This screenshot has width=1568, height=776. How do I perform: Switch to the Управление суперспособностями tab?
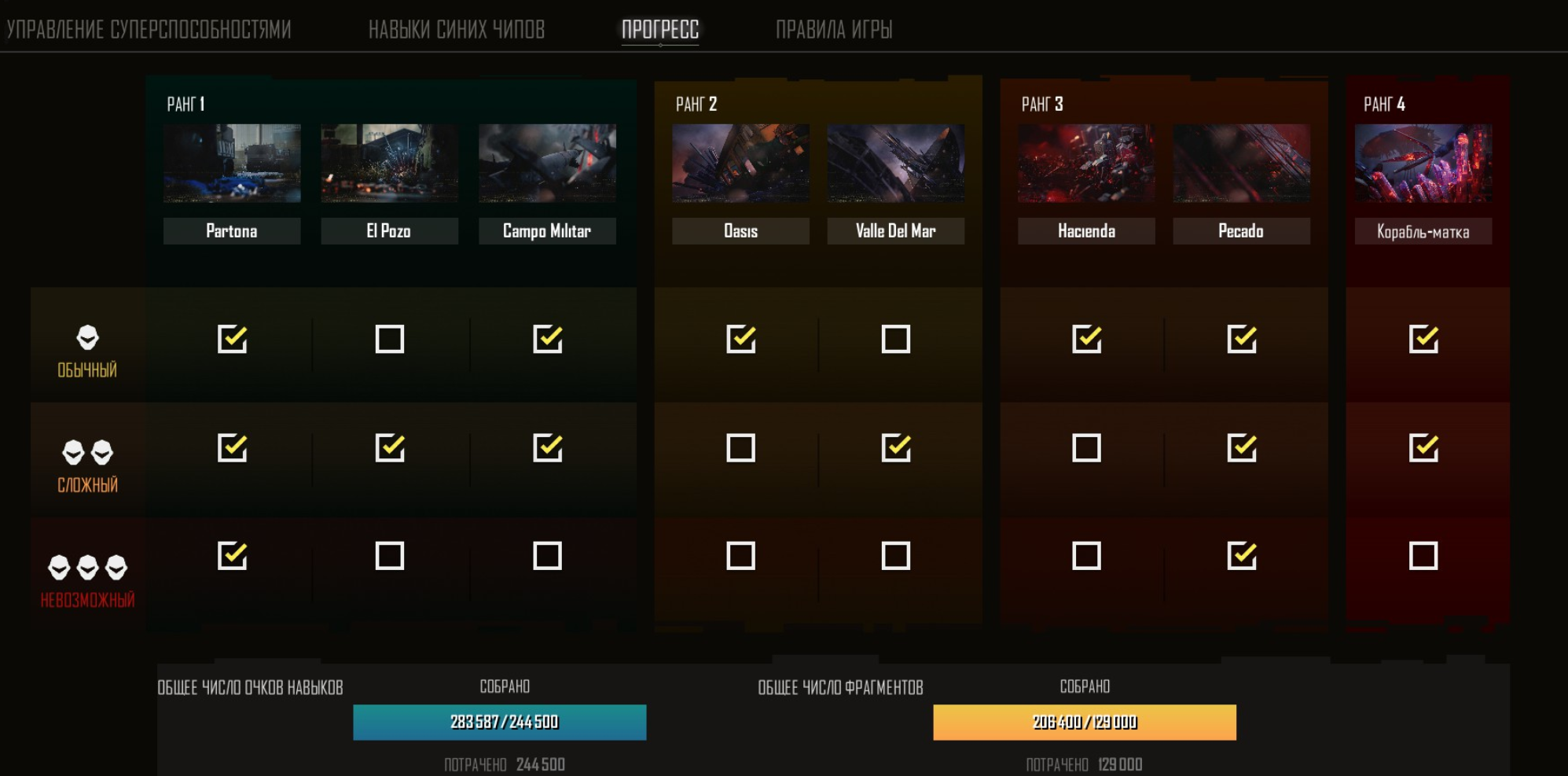[149, 30]
